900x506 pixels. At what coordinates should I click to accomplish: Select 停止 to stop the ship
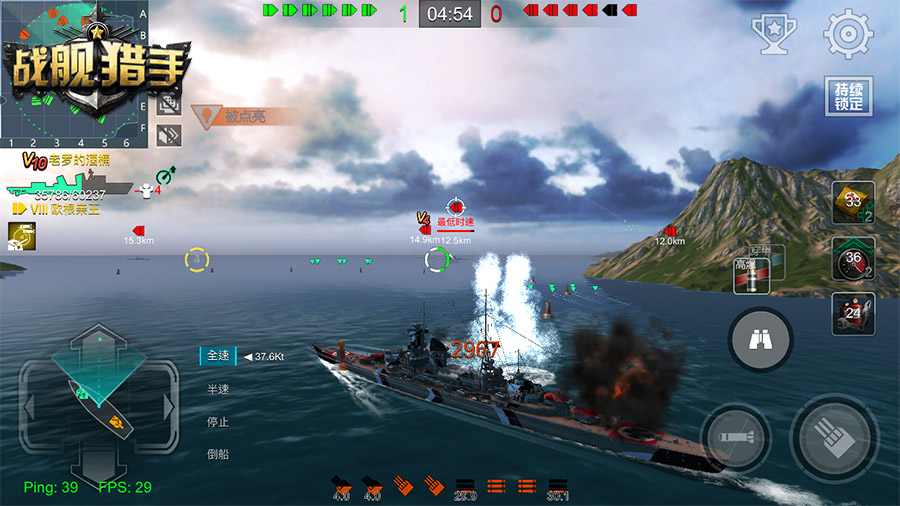(218, 421)
